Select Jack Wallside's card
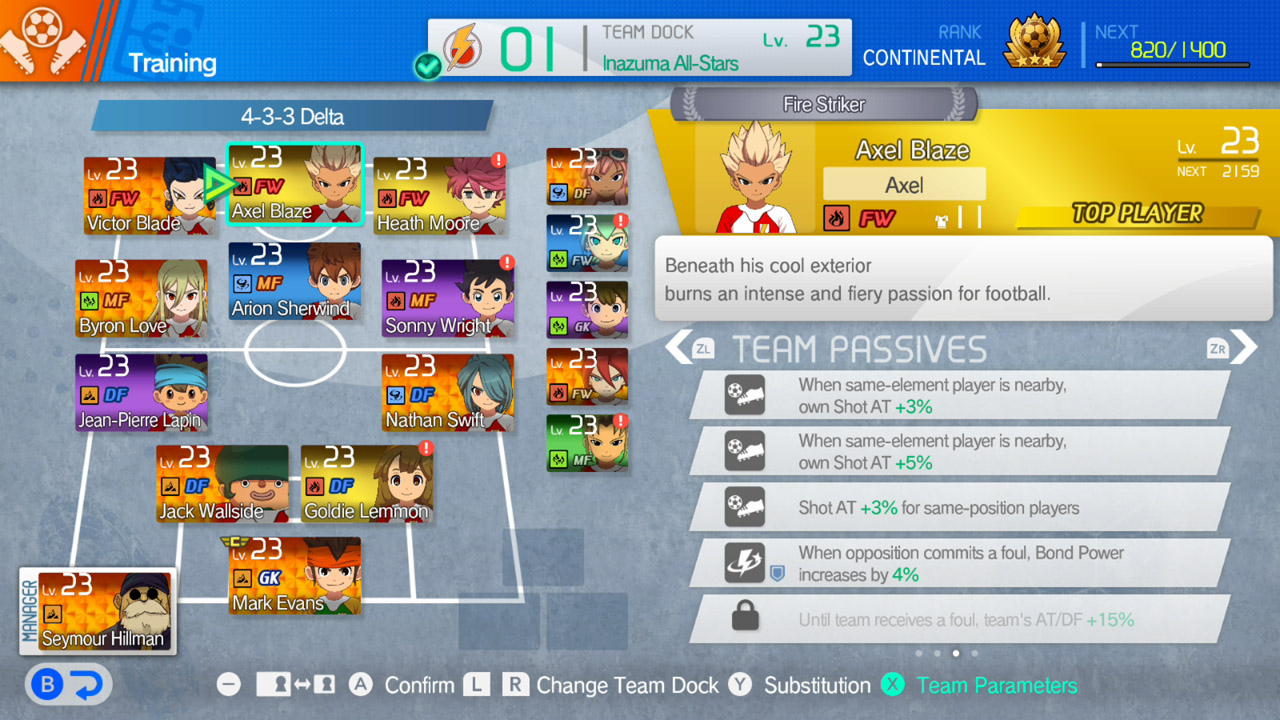 tap(222, 484)
